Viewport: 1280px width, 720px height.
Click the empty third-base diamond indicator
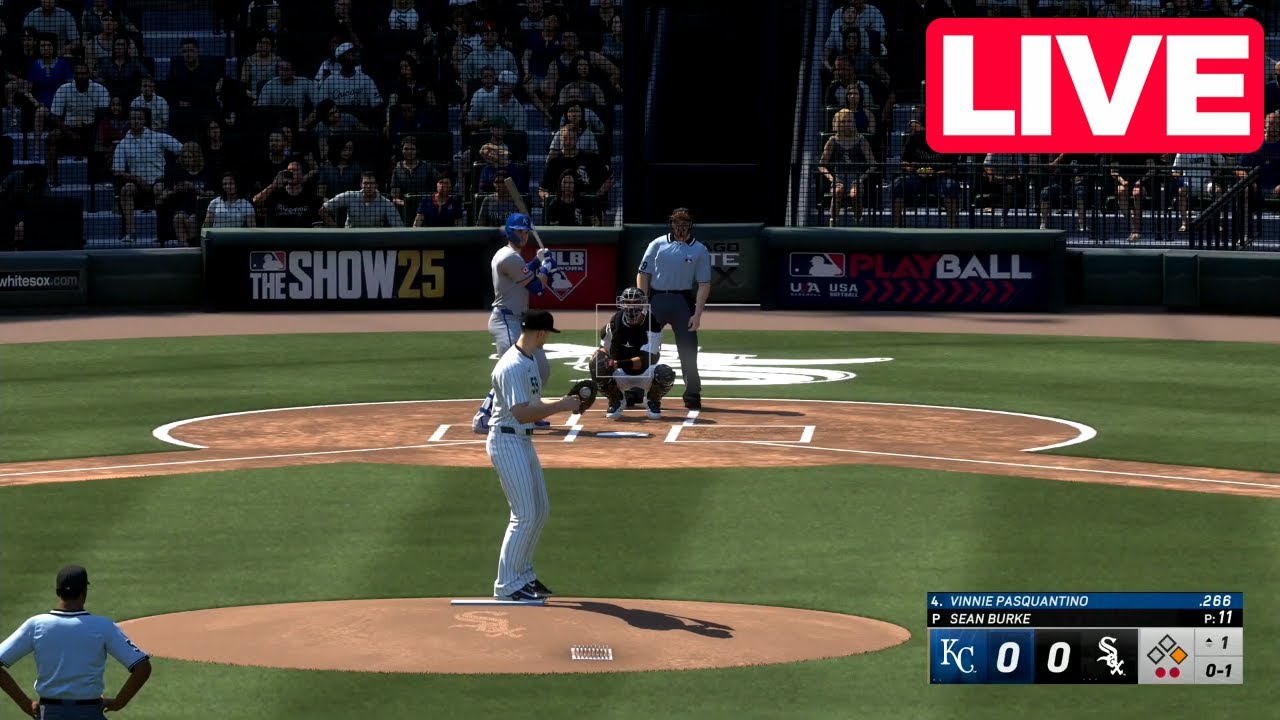point(1154,654)
